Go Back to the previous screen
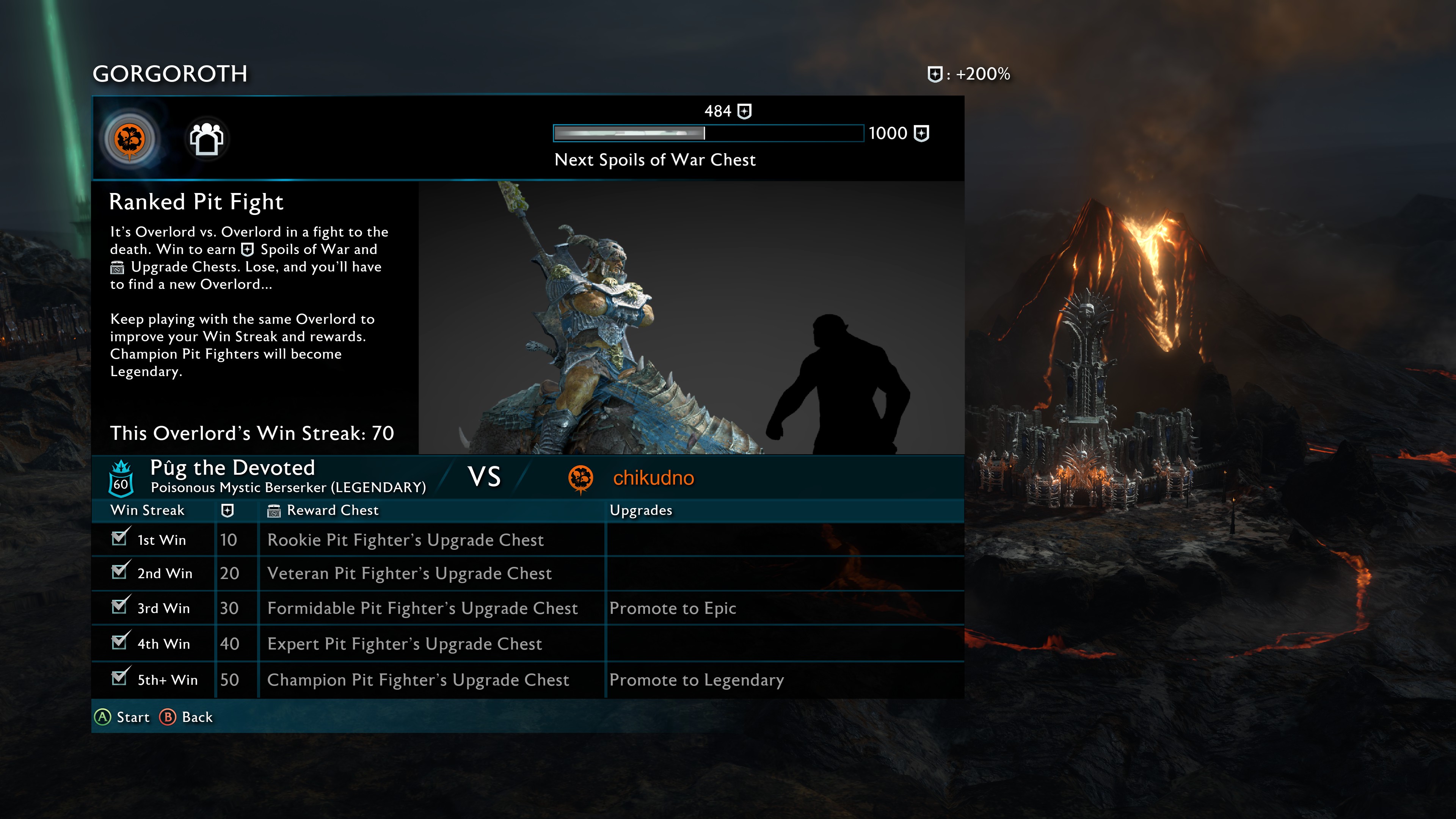 (x=186, y=717)
